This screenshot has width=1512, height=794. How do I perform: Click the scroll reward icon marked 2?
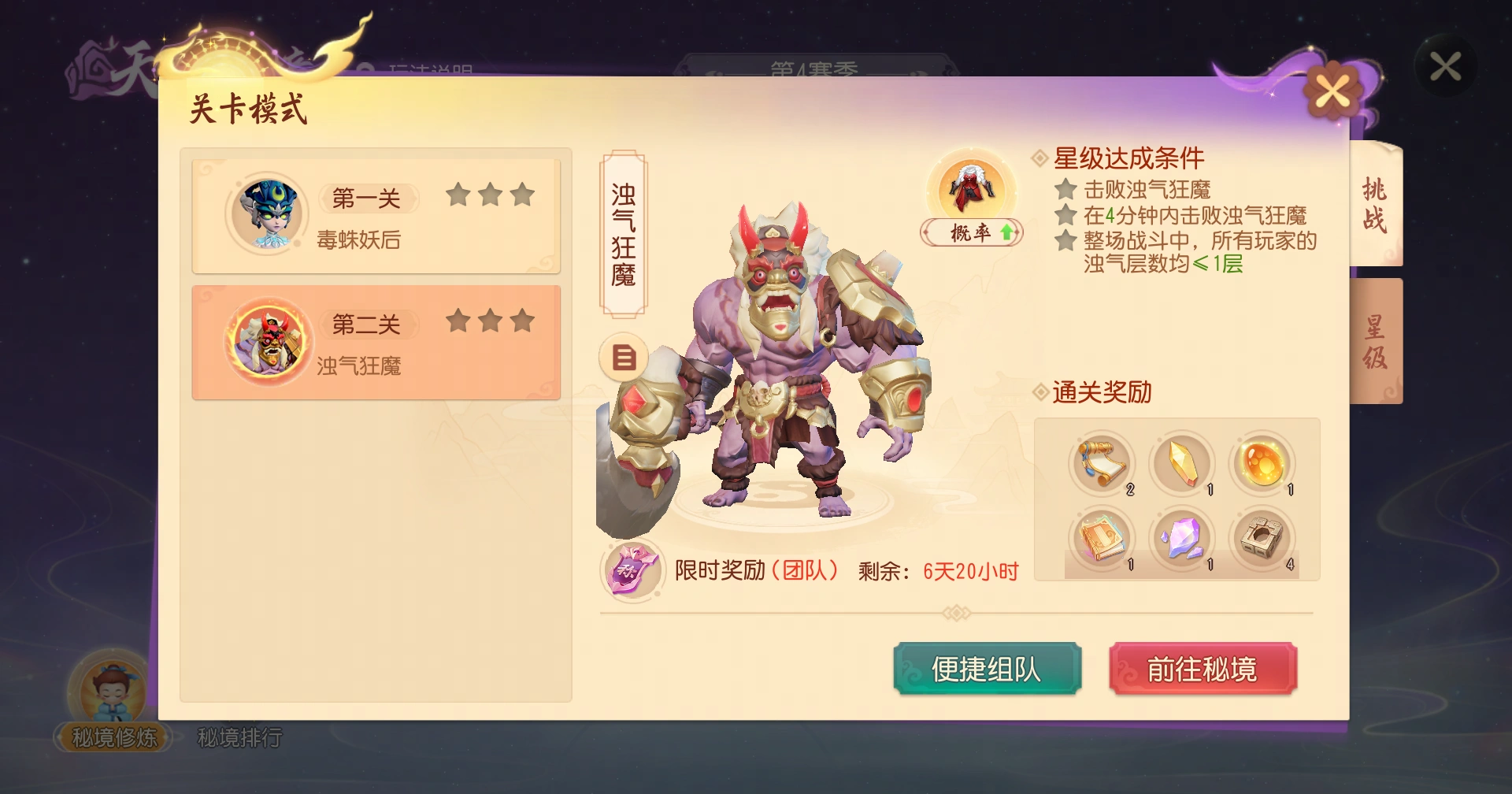pos(1102,464)
